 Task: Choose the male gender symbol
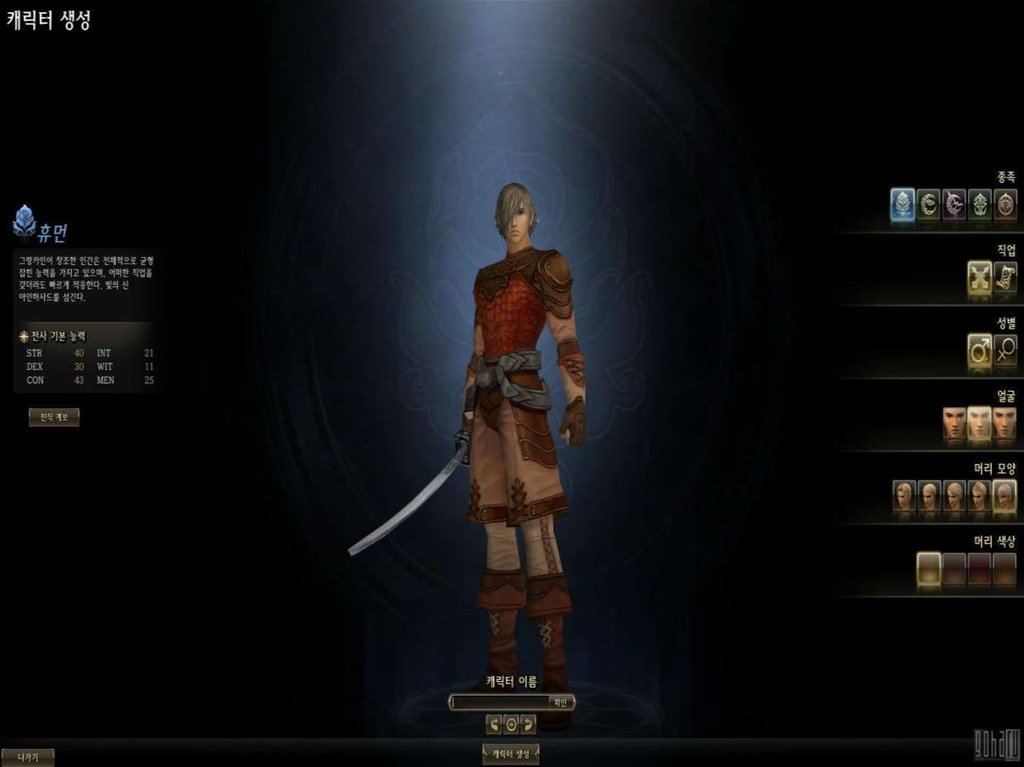pyautogui.click(x=980, y=349)
